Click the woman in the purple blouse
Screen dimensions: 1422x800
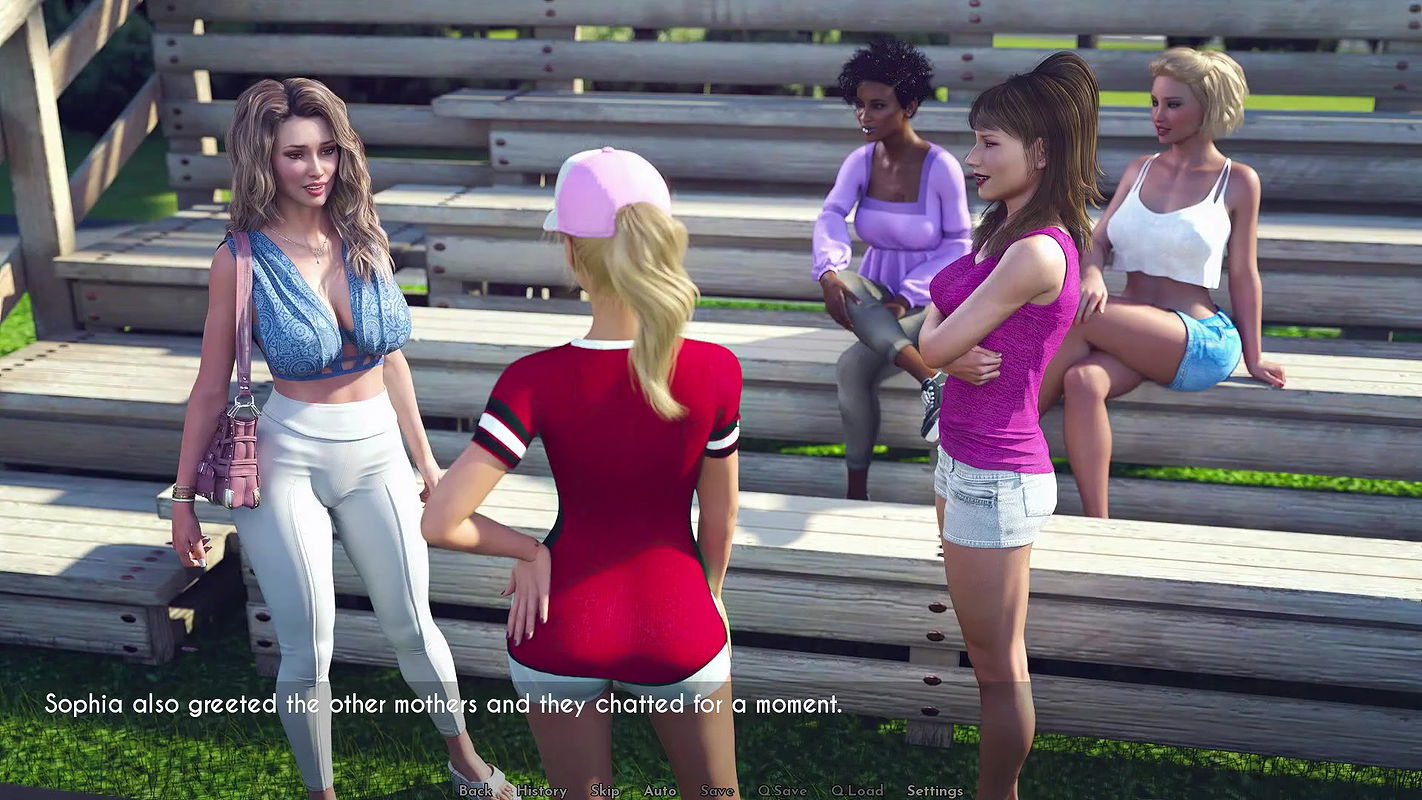(x=890, y=230)
